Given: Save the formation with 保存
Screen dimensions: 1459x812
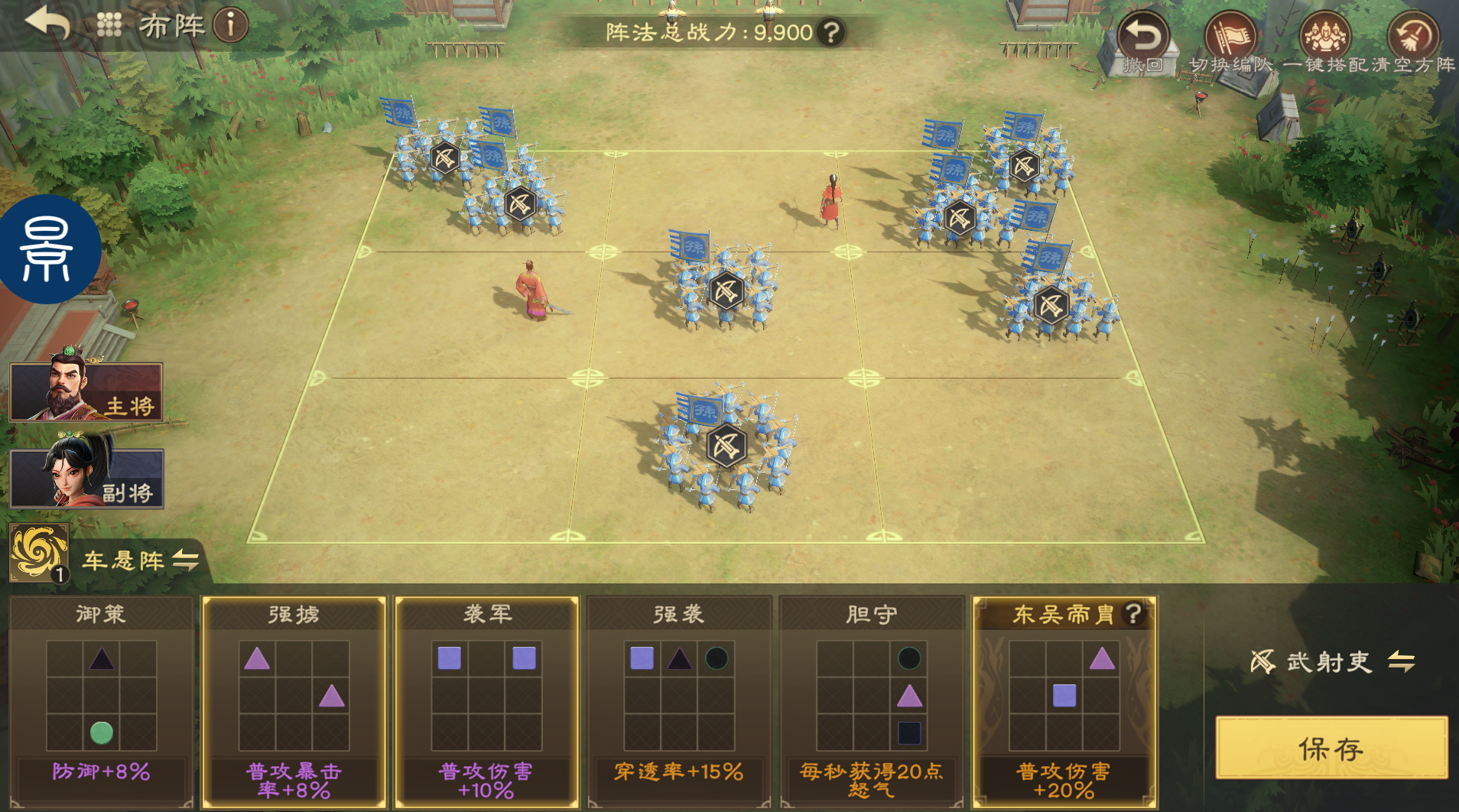Looking at the screenshot, I should click(x=1331, y=749).
